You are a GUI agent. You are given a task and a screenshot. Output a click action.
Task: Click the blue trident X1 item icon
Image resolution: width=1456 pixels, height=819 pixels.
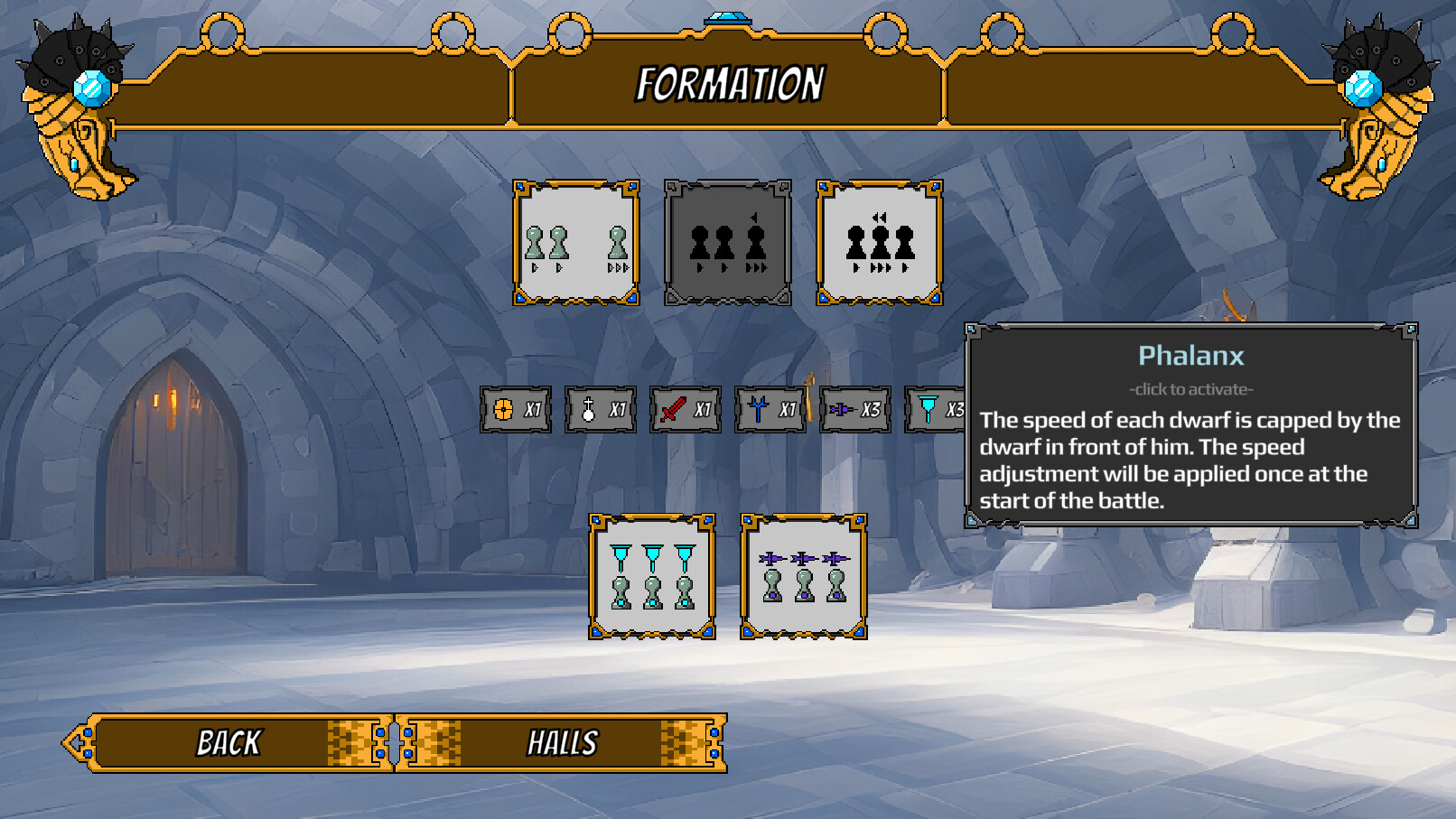coord(770,407)
